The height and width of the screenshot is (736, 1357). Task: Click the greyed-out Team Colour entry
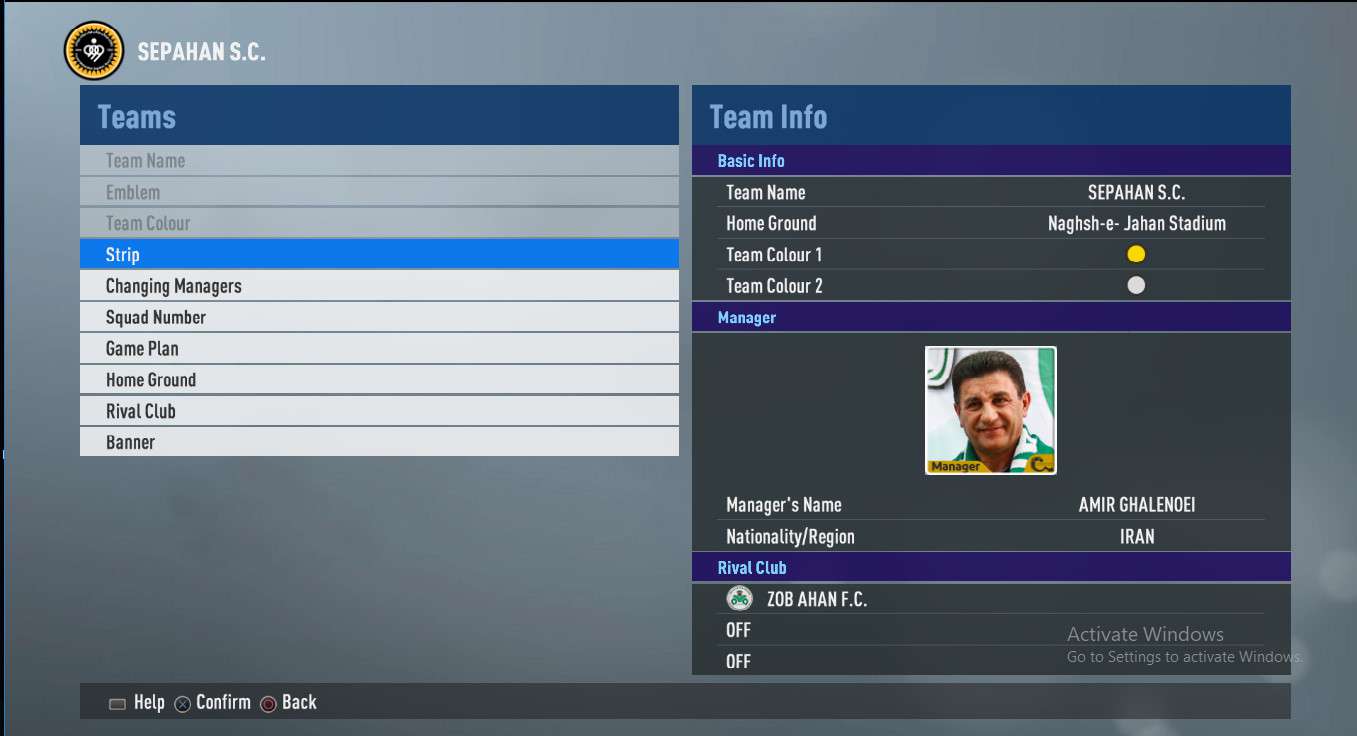(x=379, y=223)
